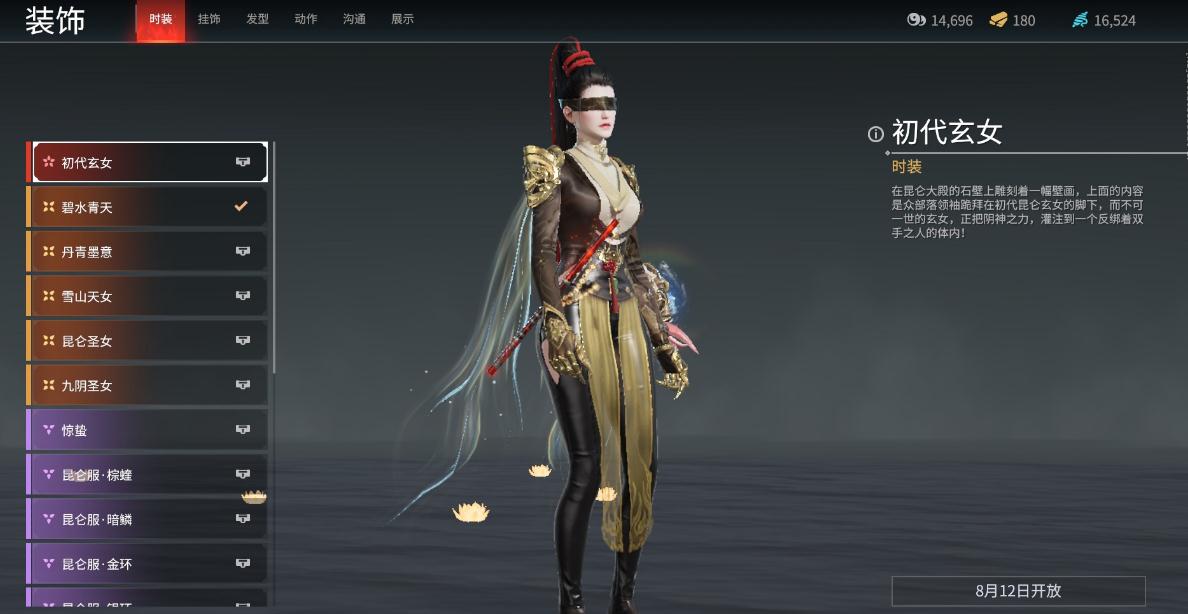This screenshot has height=614, width=1188.
Task: Select the 丹青墨意 outfit
Action: tap(148, 251)
